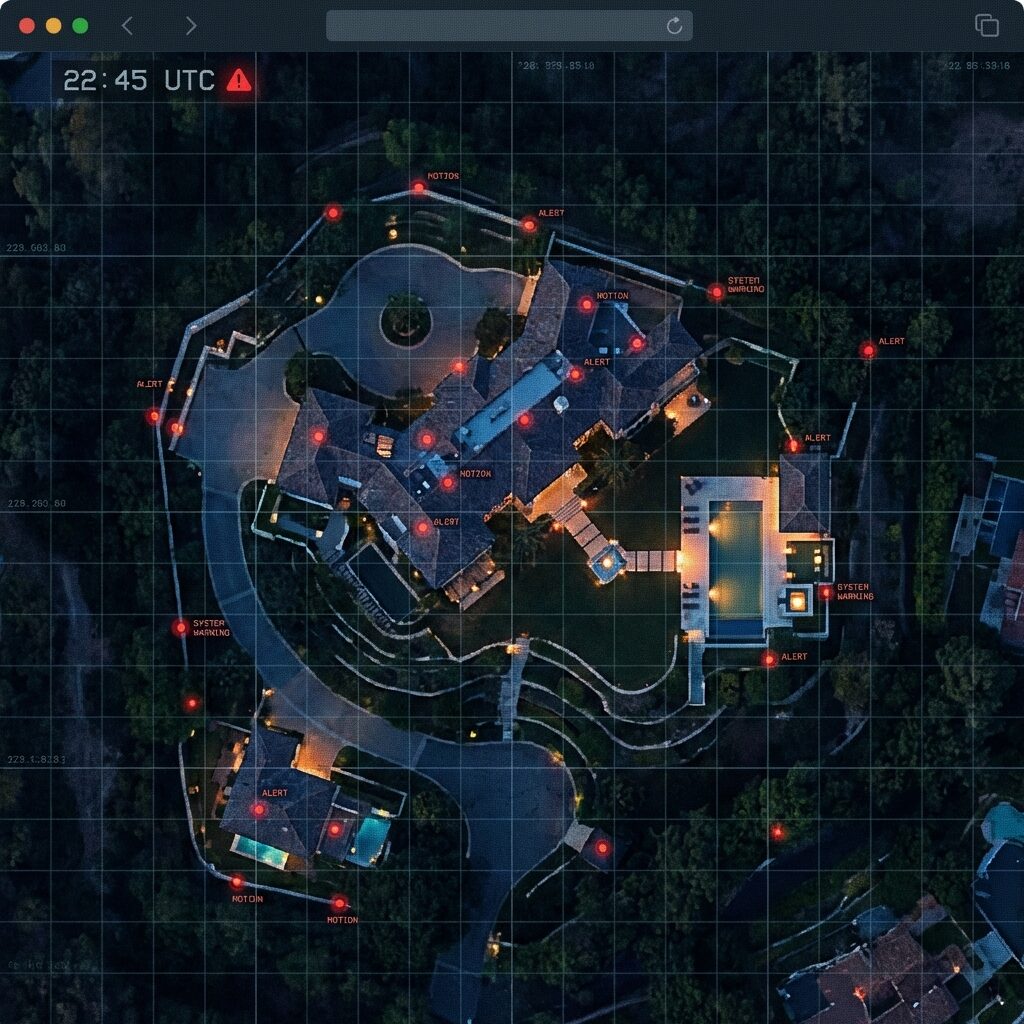Select the Alert marker just below the swimming pool

pos(769,659)
